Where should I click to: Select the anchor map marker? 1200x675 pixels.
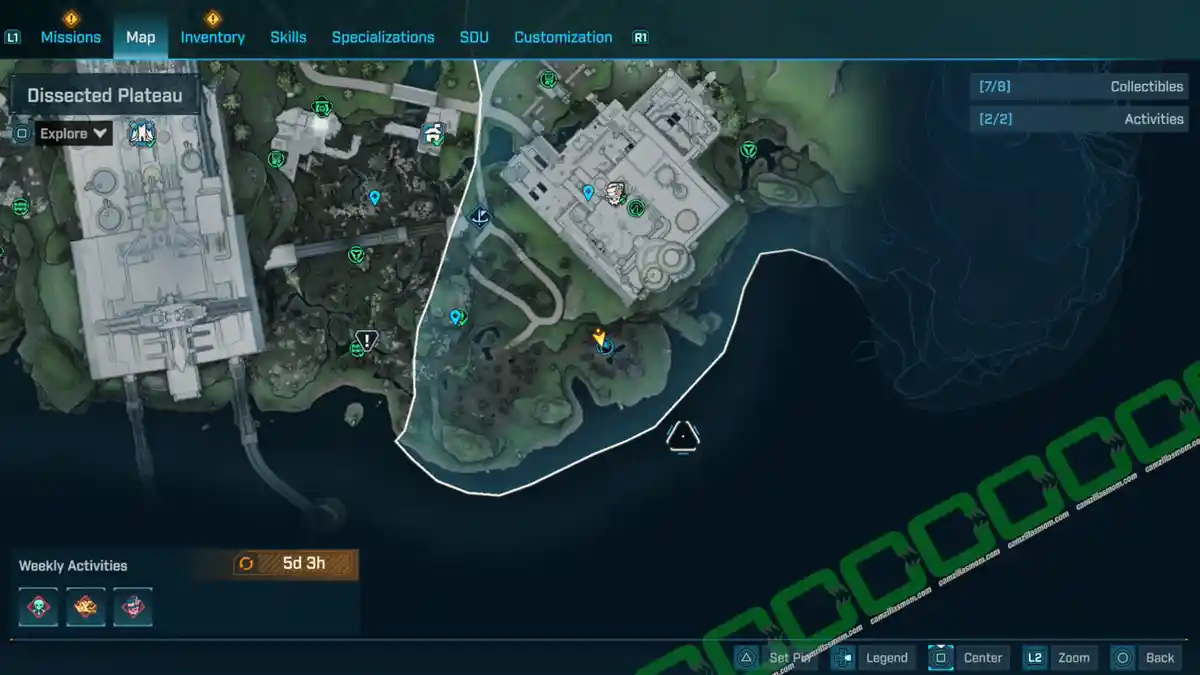[x=481, y=216]
